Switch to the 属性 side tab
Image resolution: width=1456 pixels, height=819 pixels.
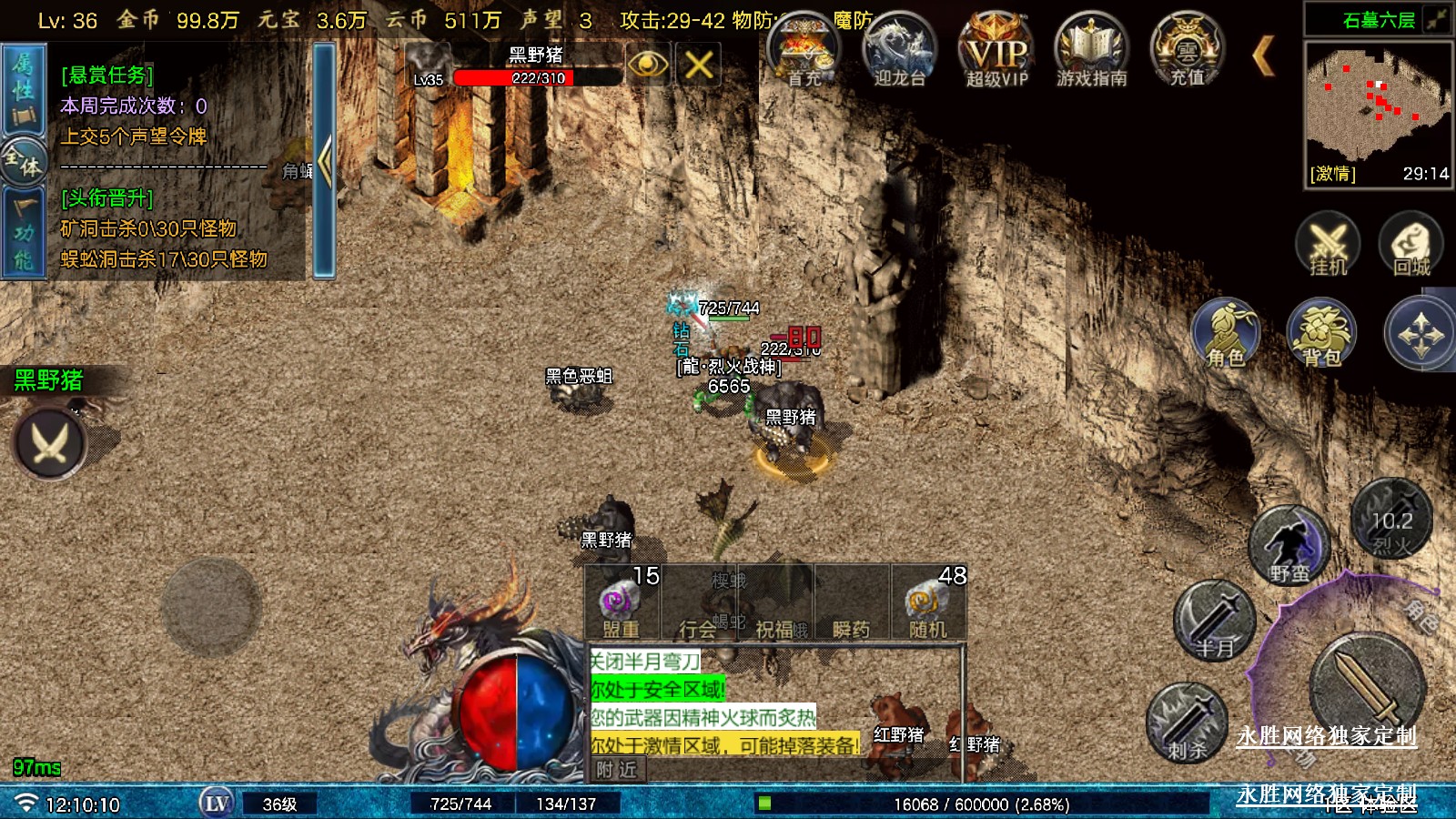[x=23, y=91]
